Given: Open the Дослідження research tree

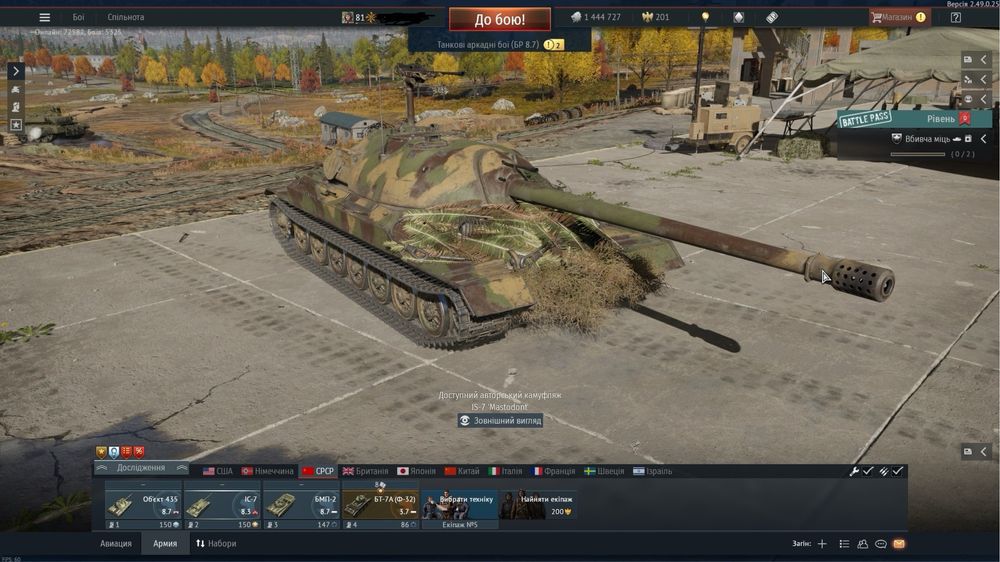Looking at the screenshot, I should [x=141, y=469].
